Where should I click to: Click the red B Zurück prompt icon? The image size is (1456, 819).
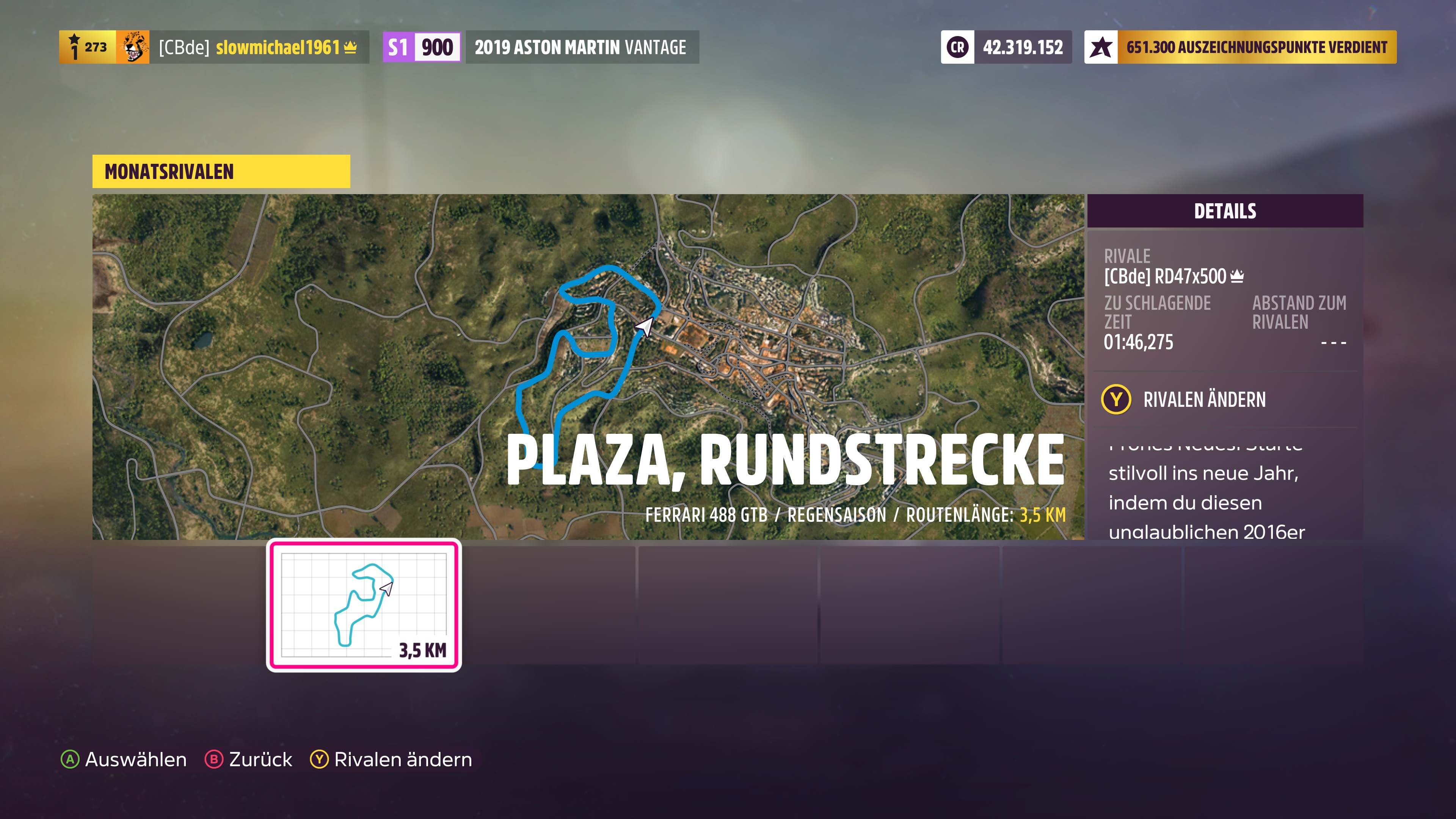click(x=214, y=759)
